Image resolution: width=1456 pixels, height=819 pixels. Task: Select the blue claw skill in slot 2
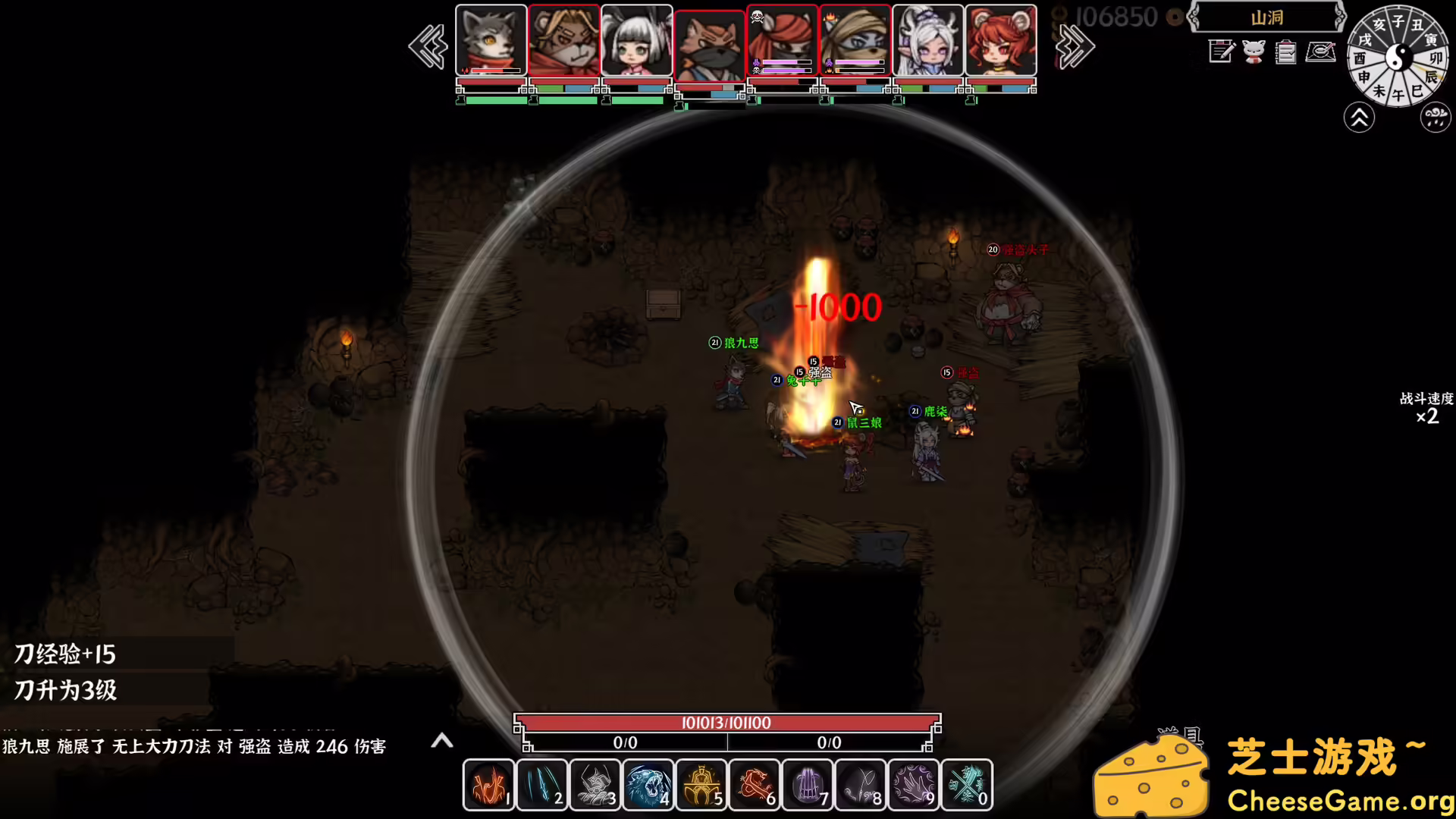(x=541, y=785)
